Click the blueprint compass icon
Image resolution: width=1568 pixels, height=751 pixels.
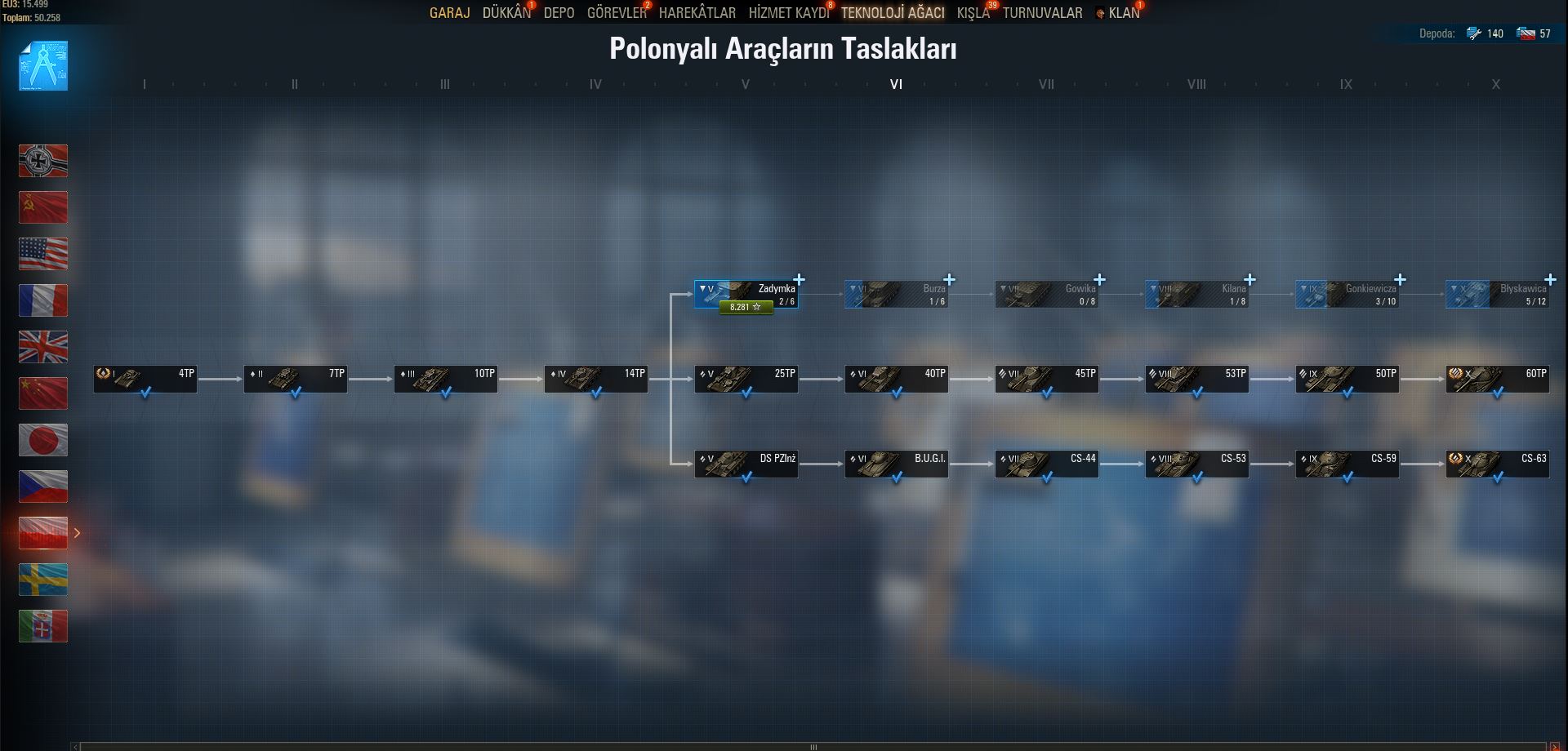(43, 65)
